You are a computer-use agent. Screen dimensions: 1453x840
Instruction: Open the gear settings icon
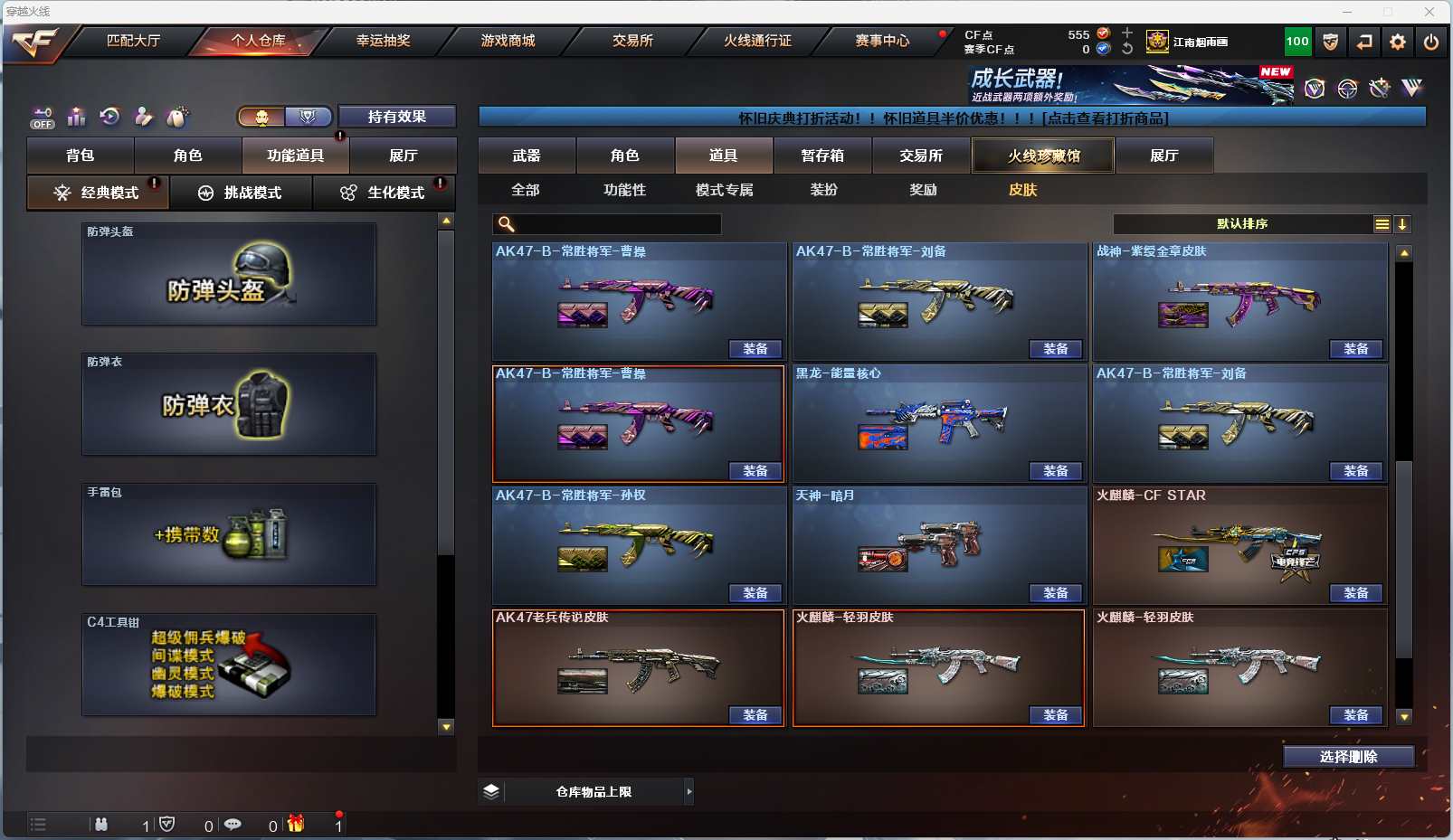pyautogui.click(x=1398, y=42)
